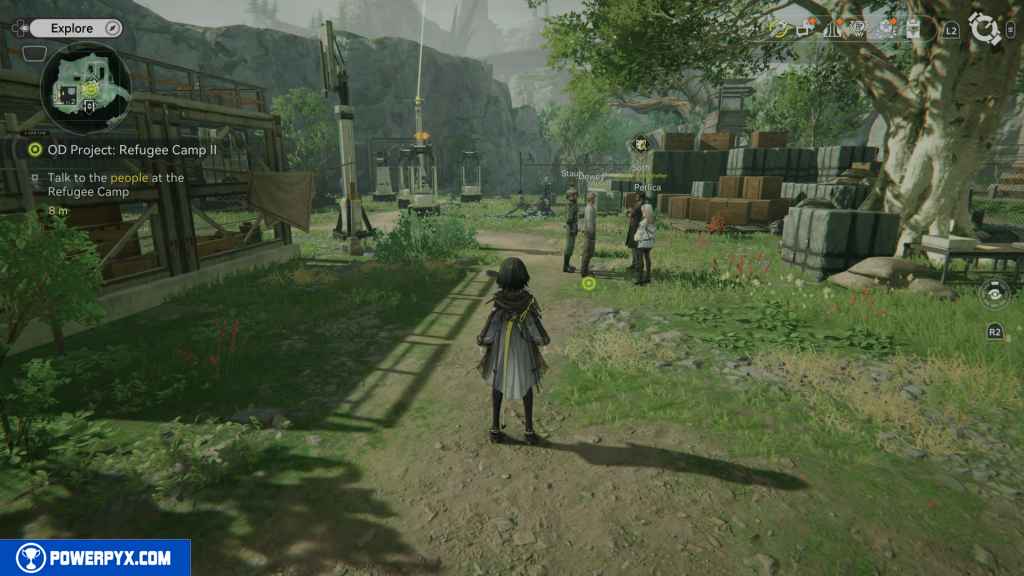This screenshot has width=1024, height=576.
Task: Open the circular minimap
Action: [x=85, y=89]
